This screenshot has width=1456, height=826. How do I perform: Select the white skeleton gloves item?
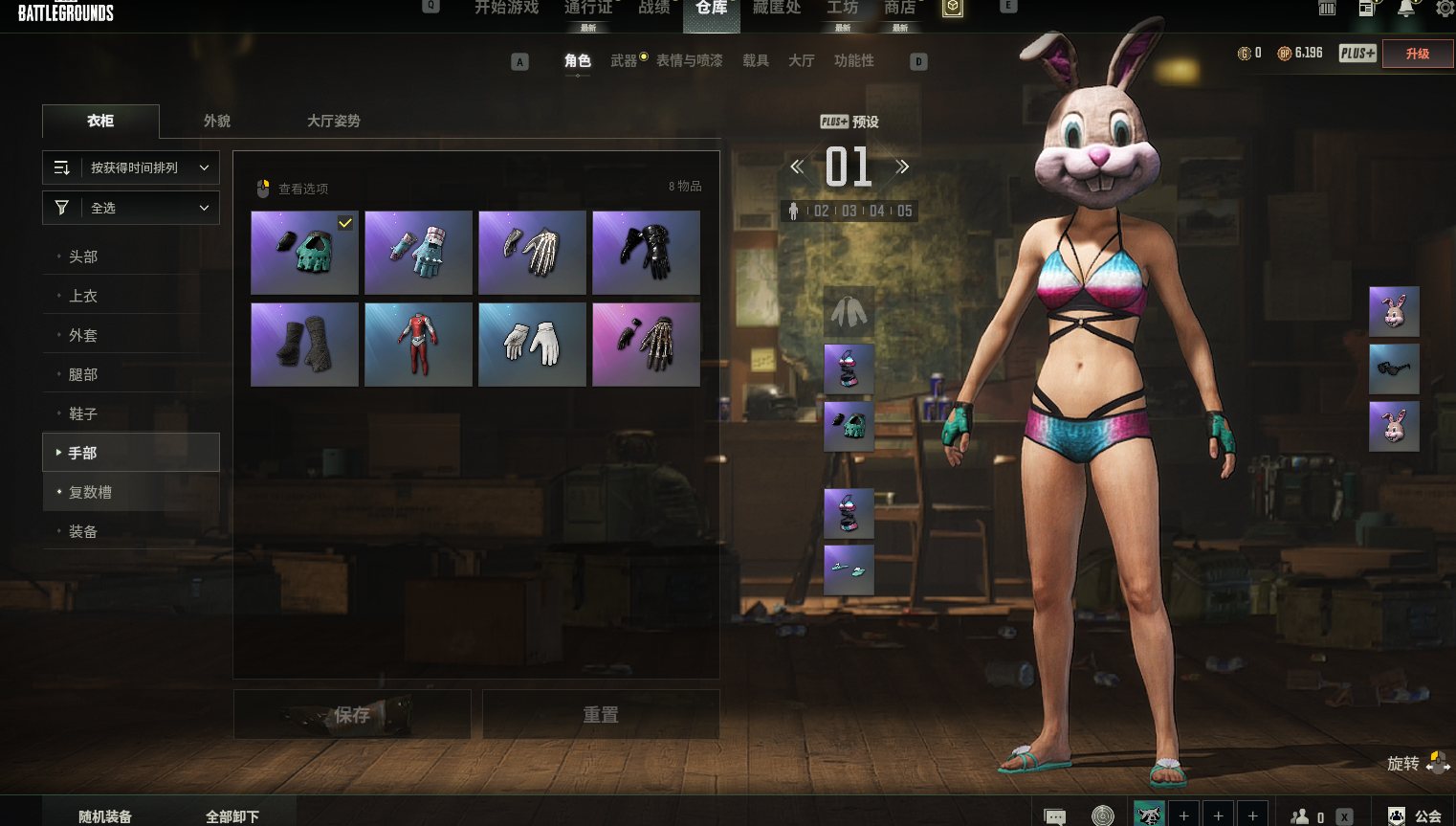532,253
